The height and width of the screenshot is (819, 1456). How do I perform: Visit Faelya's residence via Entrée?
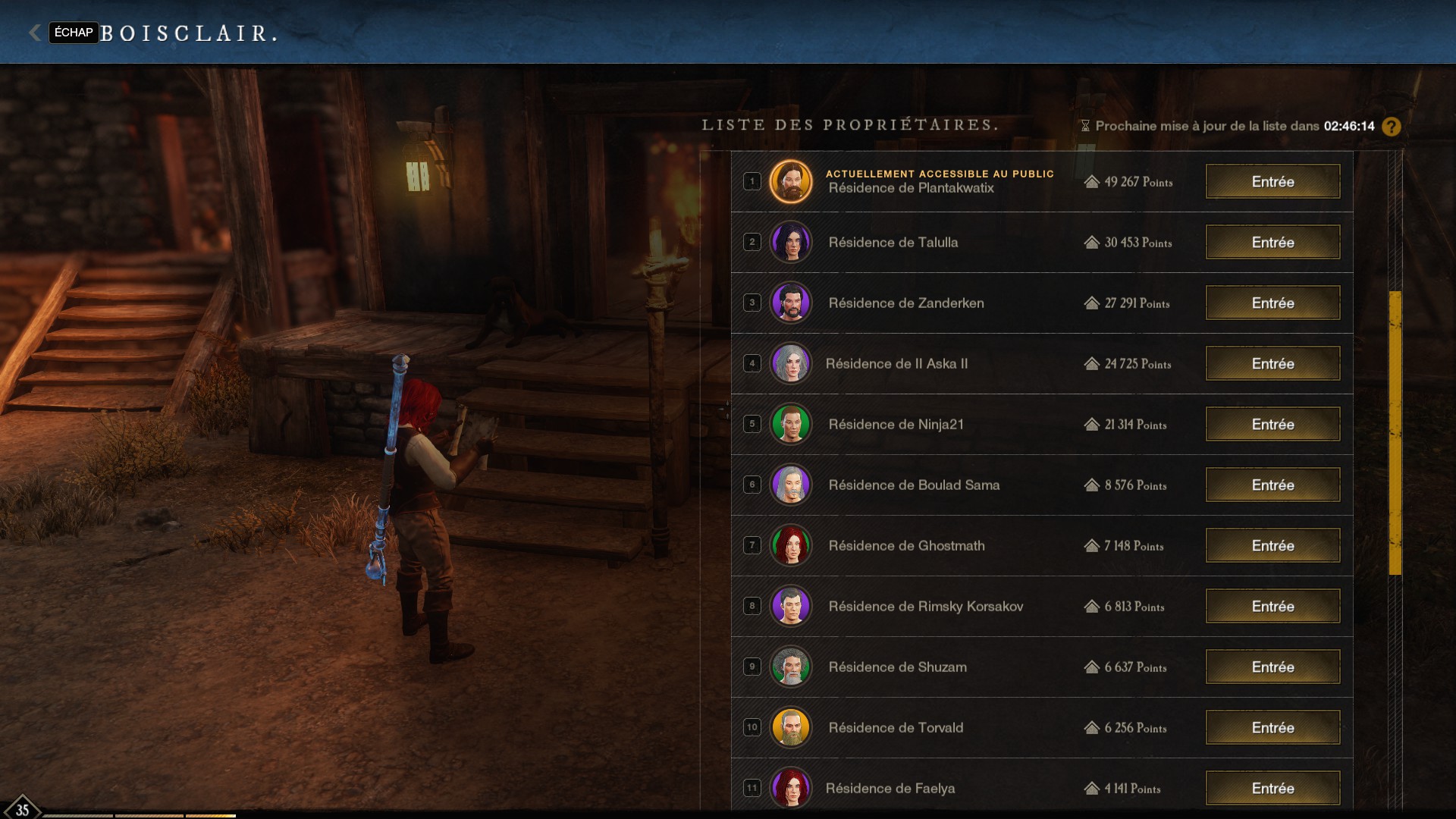(x=1272, y=789)
